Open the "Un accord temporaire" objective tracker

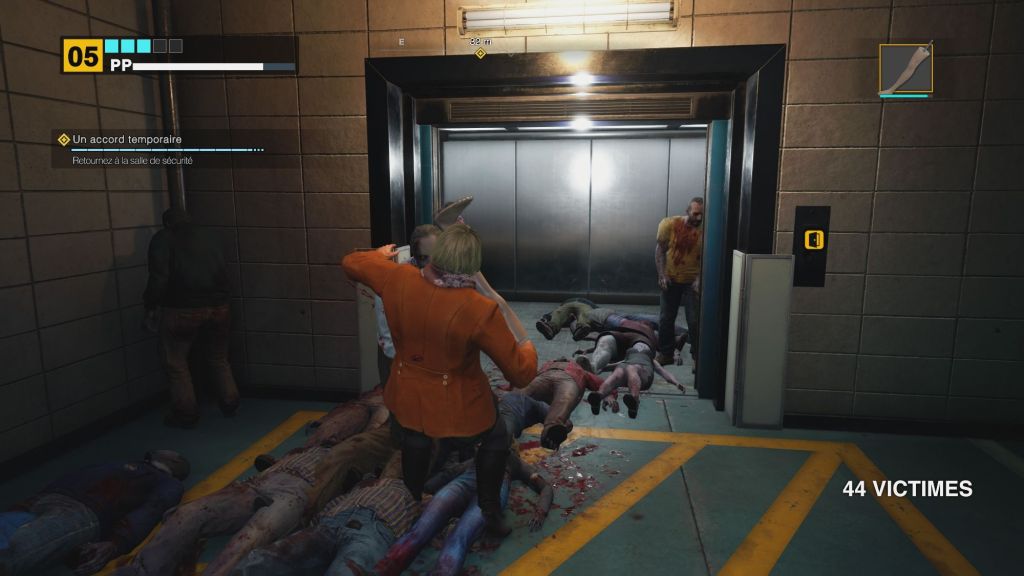[x=125, y=140]
